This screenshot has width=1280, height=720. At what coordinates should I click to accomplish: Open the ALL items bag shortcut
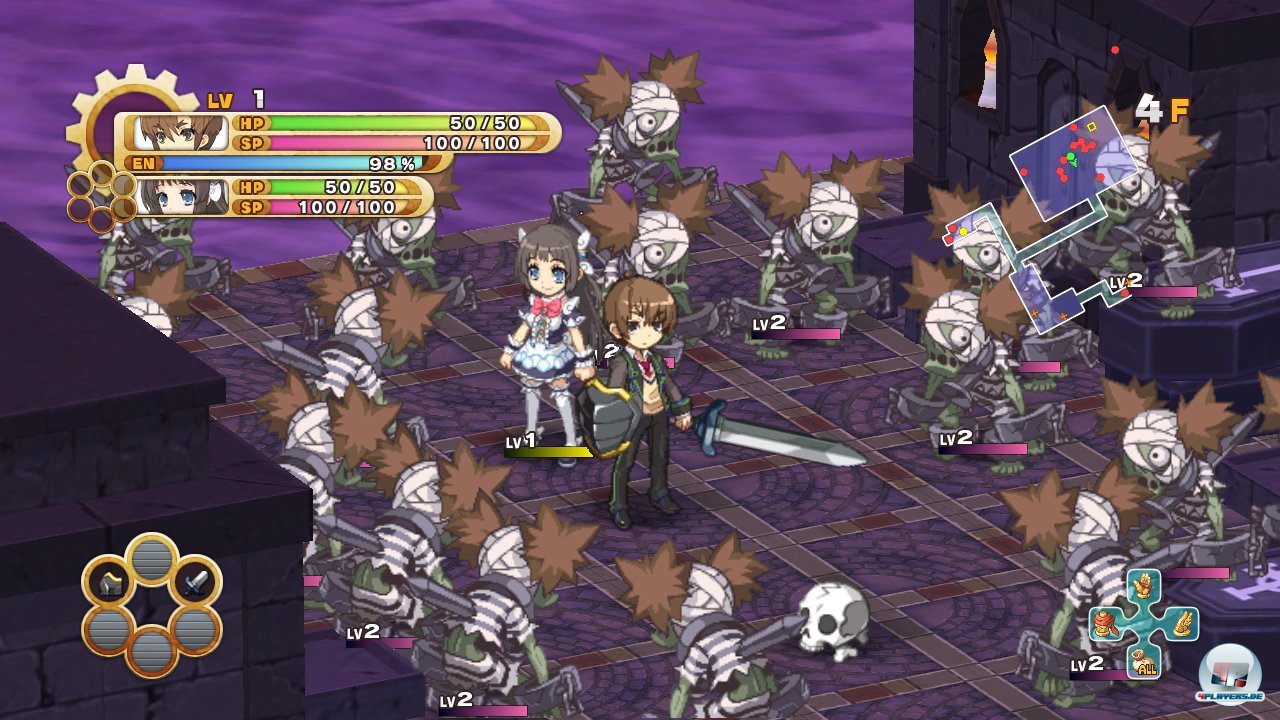pyautogui.click(x=1144, y=661)
